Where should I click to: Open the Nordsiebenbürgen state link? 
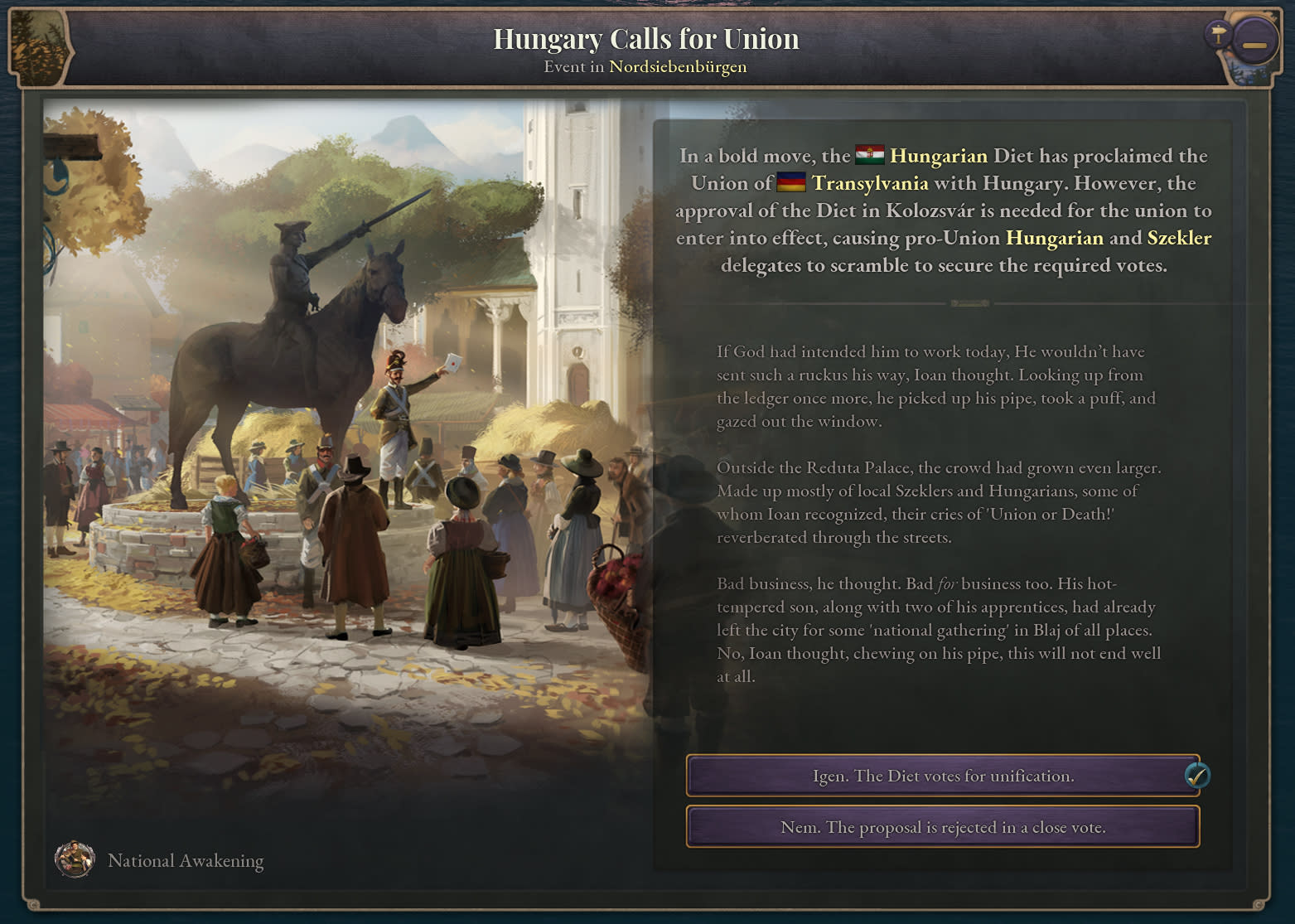tap(678, 66)
